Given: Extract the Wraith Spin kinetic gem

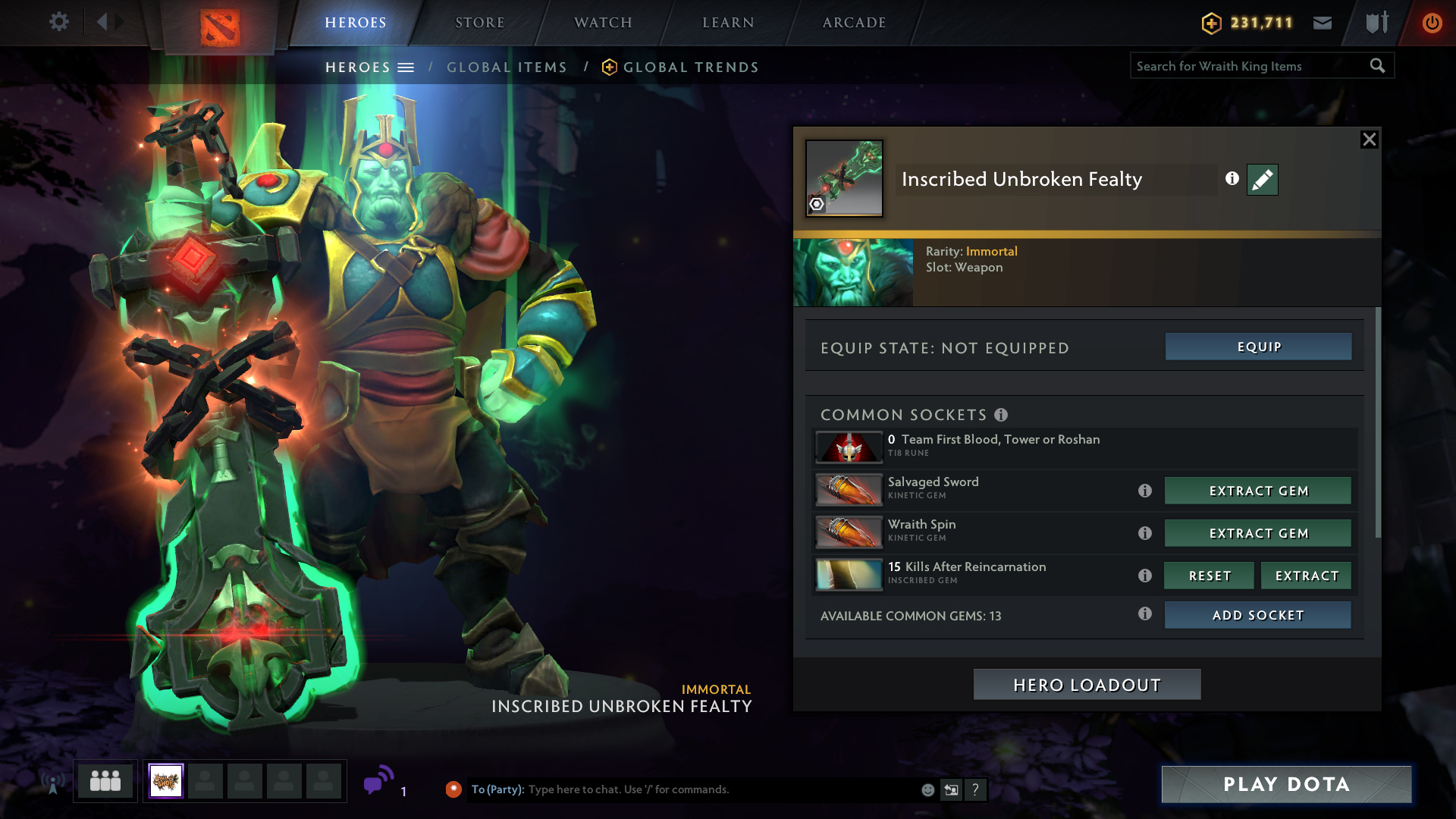Looking at the screenshot, I should tap(1258, 533).
